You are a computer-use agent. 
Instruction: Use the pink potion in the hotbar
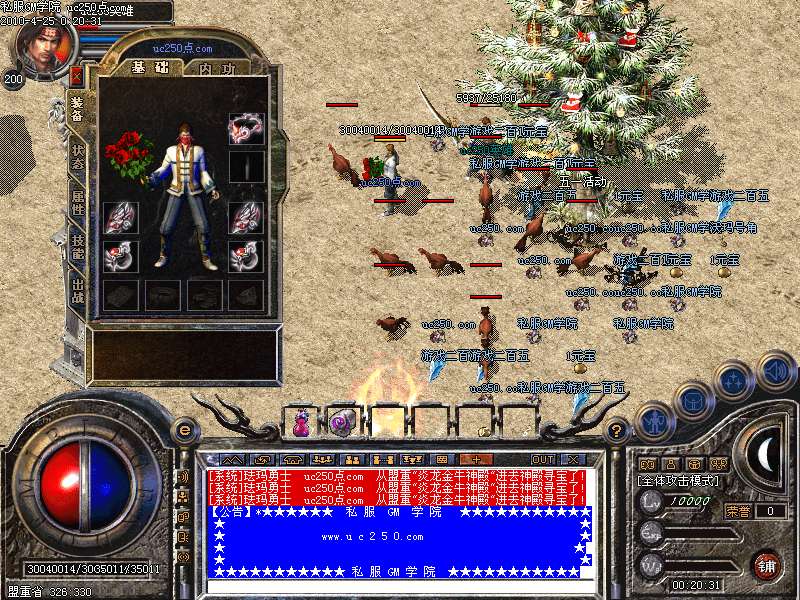(x=300, y=422)
